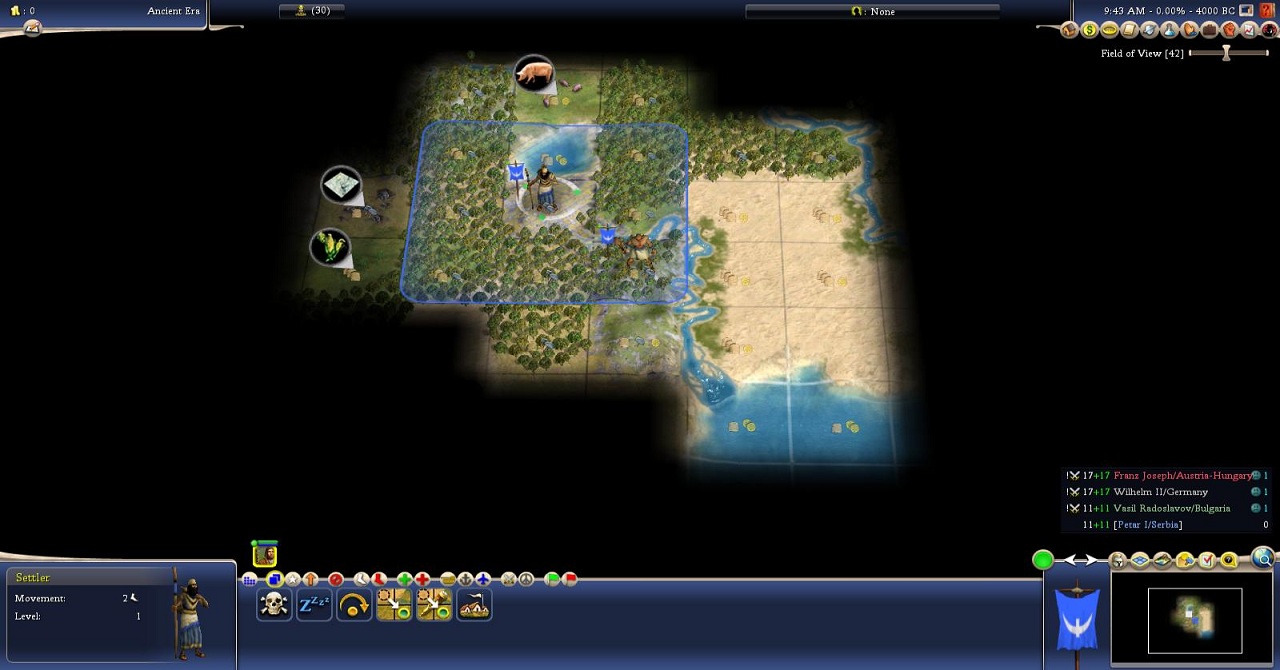
Task: Open the Info screen graph icon
Action: tap(1249, 30)
